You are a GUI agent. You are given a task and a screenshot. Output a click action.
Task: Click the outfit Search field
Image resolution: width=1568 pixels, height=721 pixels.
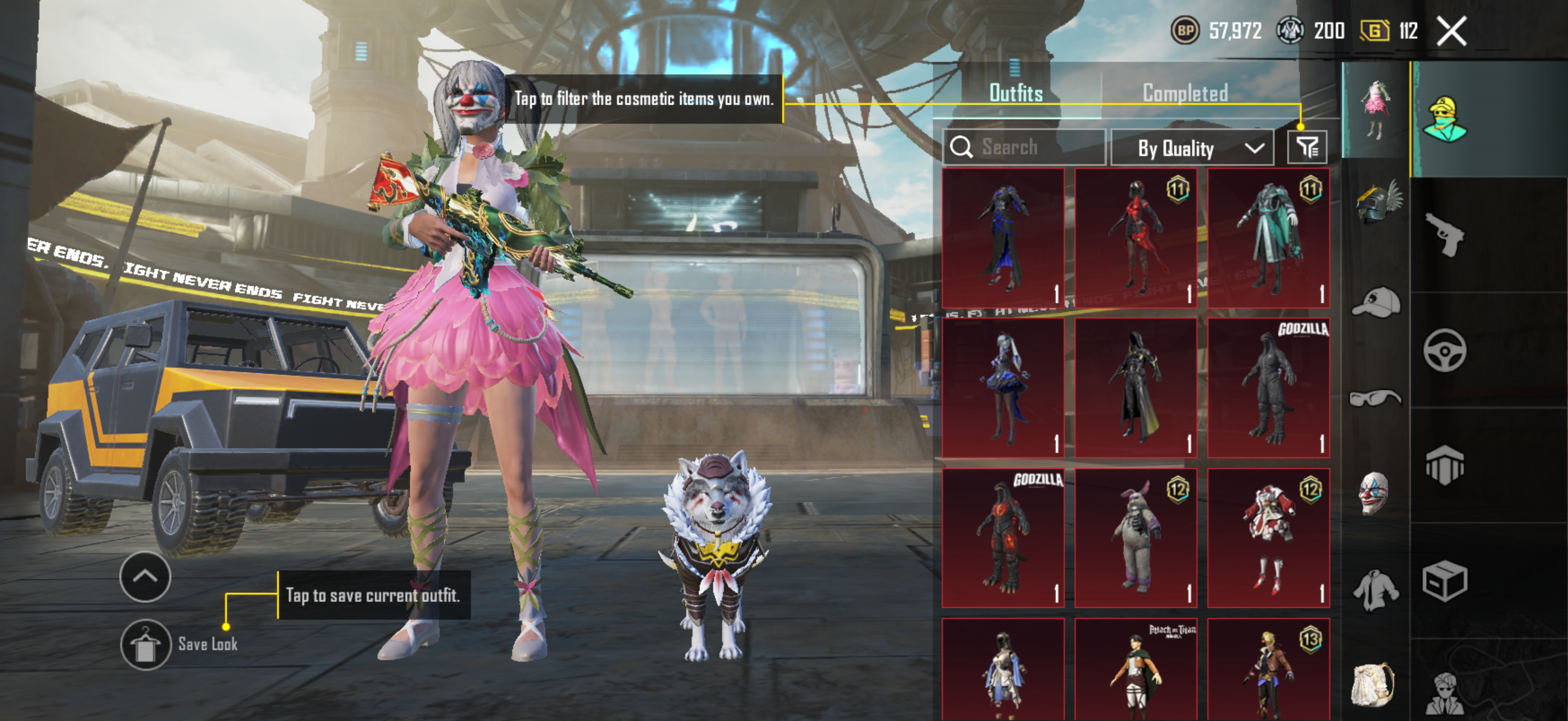pyautogui.click(x=1024, y=147)
